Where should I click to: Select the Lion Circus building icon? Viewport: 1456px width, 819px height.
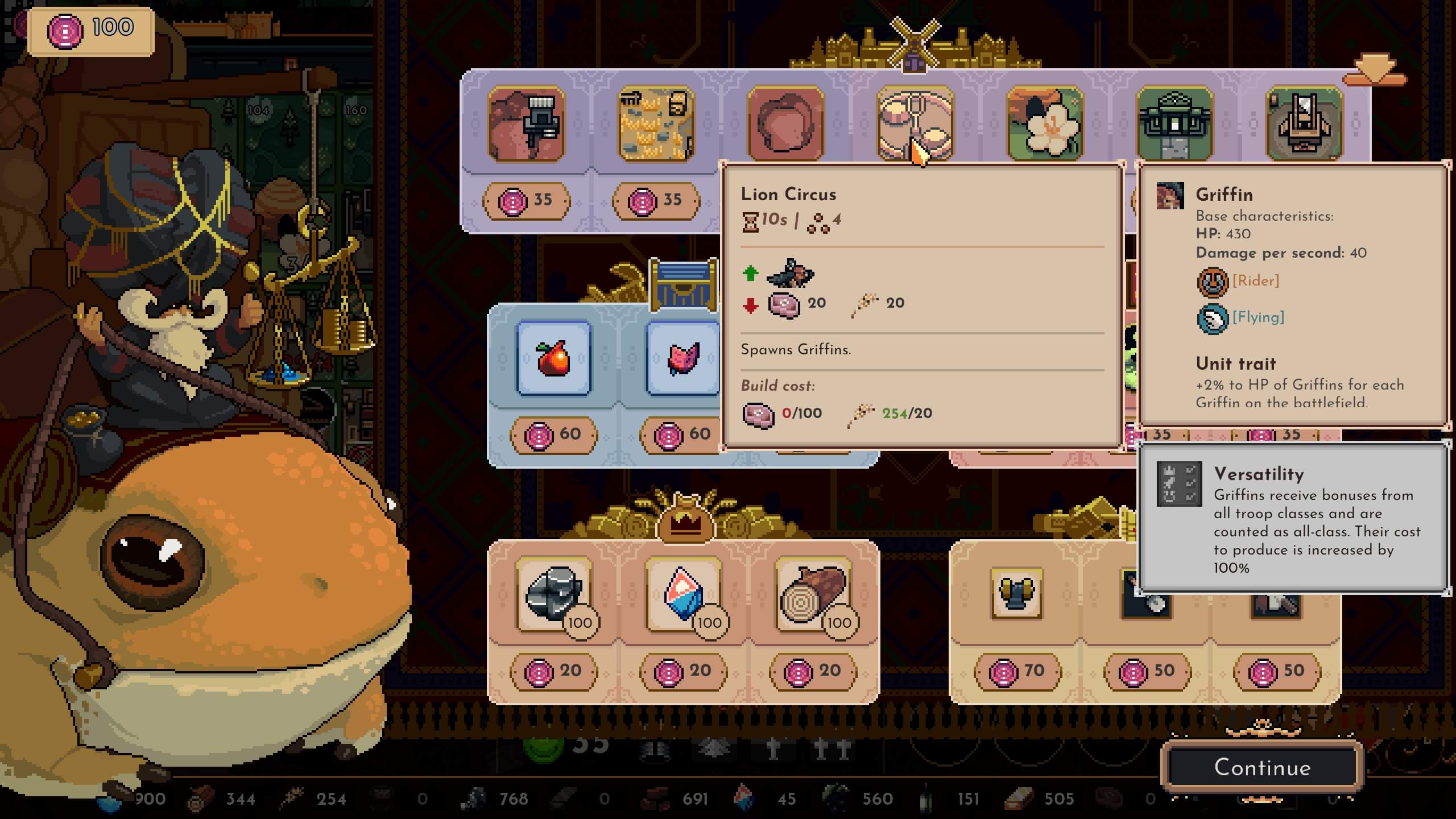click(916, 122)
